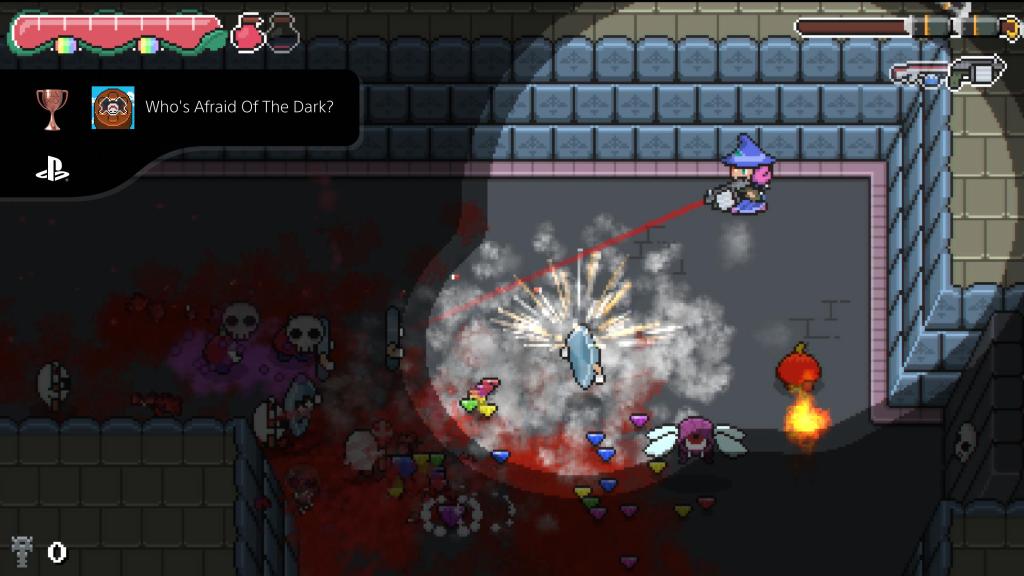Click the trophy's skull thumbnail image
The height and width of the screenshot is (576, 1024).
tap(113, 107)
